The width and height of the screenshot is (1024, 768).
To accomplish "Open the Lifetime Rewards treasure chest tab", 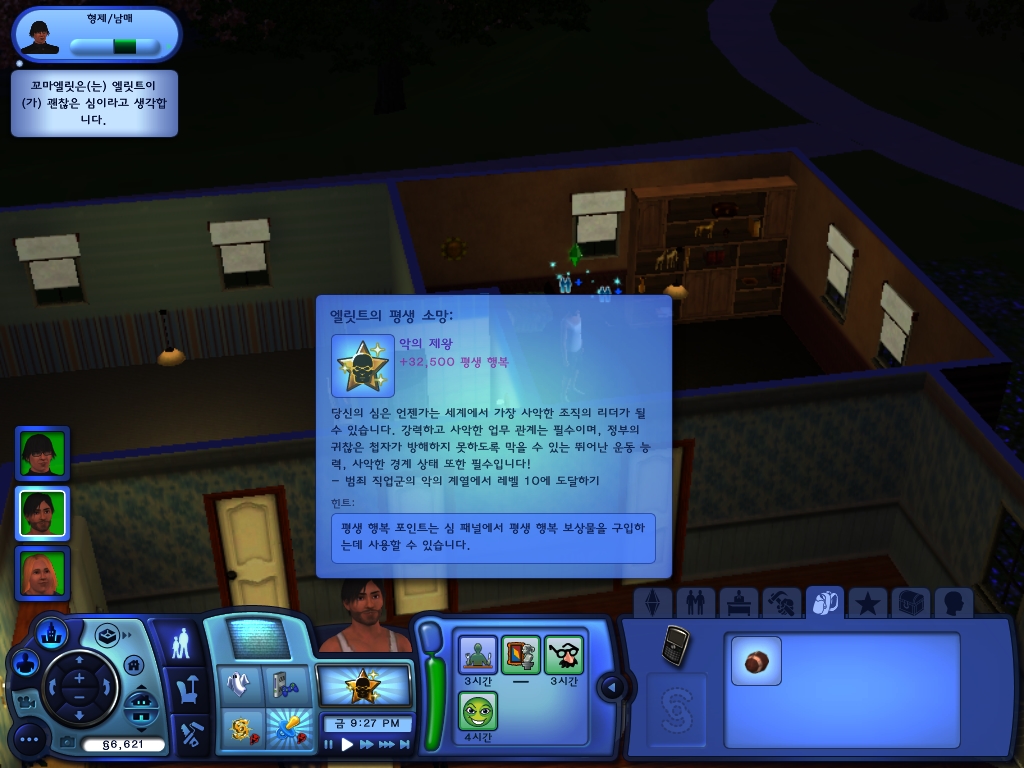I will (911, 602).
